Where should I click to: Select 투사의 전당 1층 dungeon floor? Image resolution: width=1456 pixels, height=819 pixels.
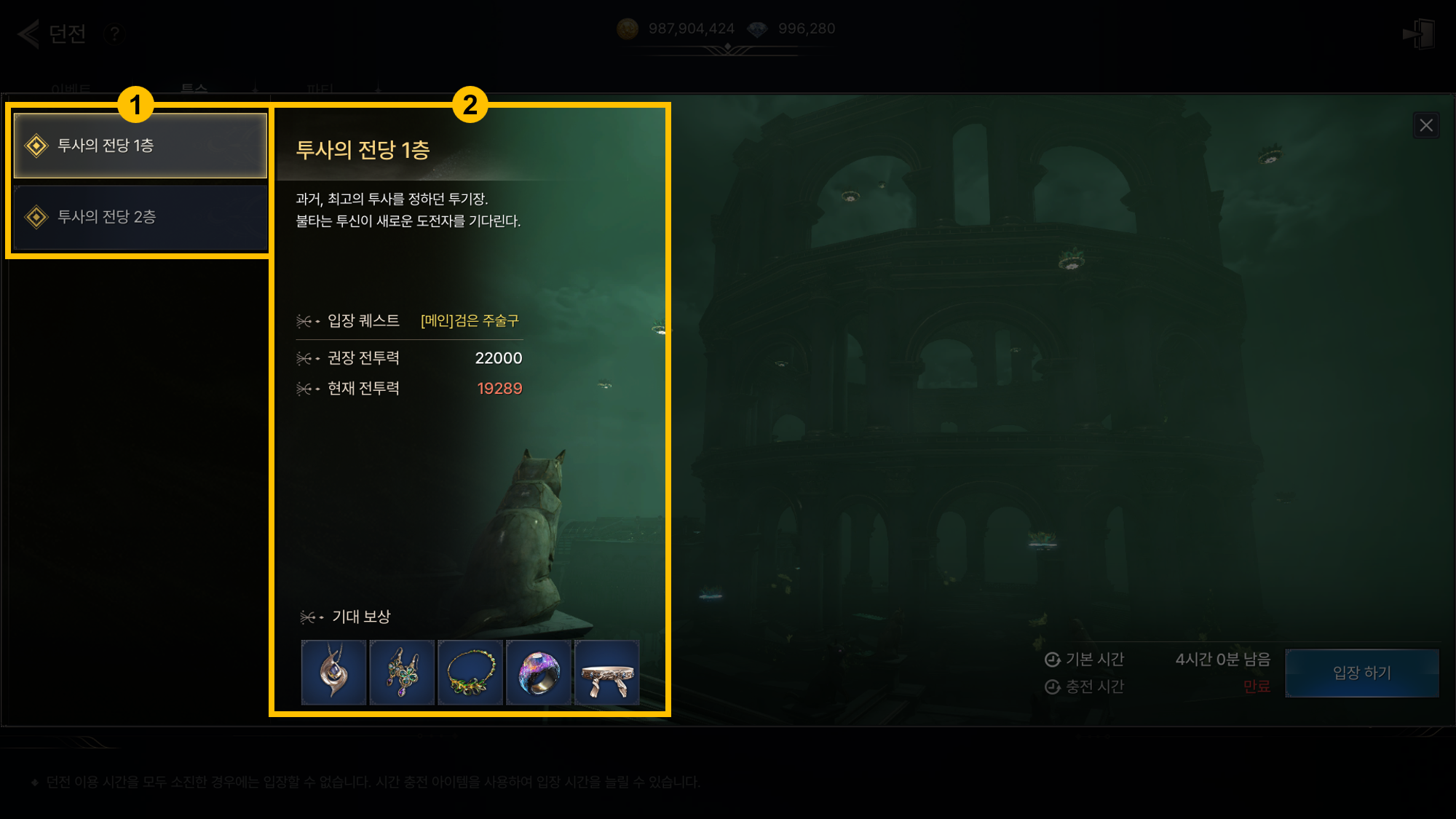[x=140, y=146]
